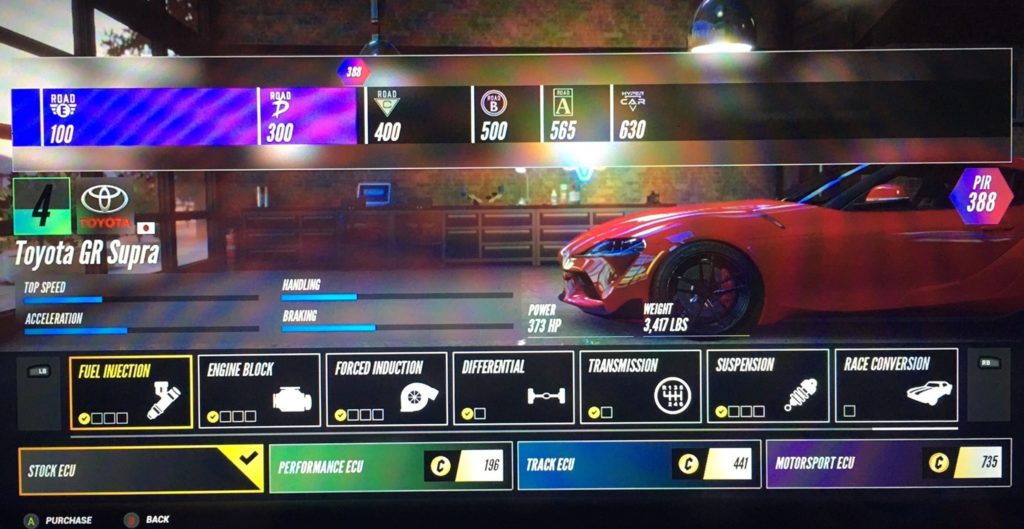Buy the Performance ECU for 196 credits
The image size is (1024, 529).
click(390, 467)
